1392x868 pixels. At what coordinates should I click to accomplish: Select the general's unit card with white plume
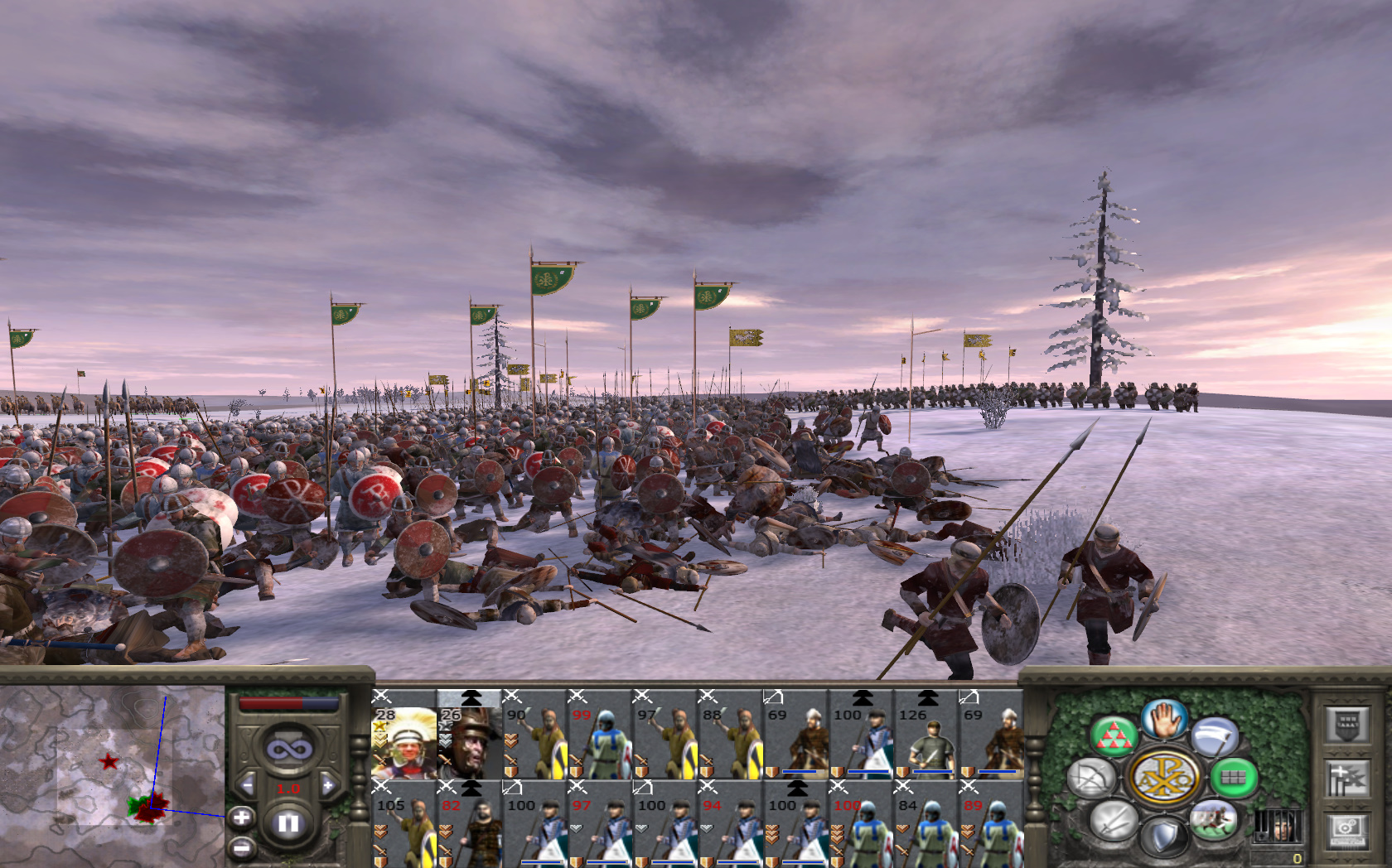404,735
